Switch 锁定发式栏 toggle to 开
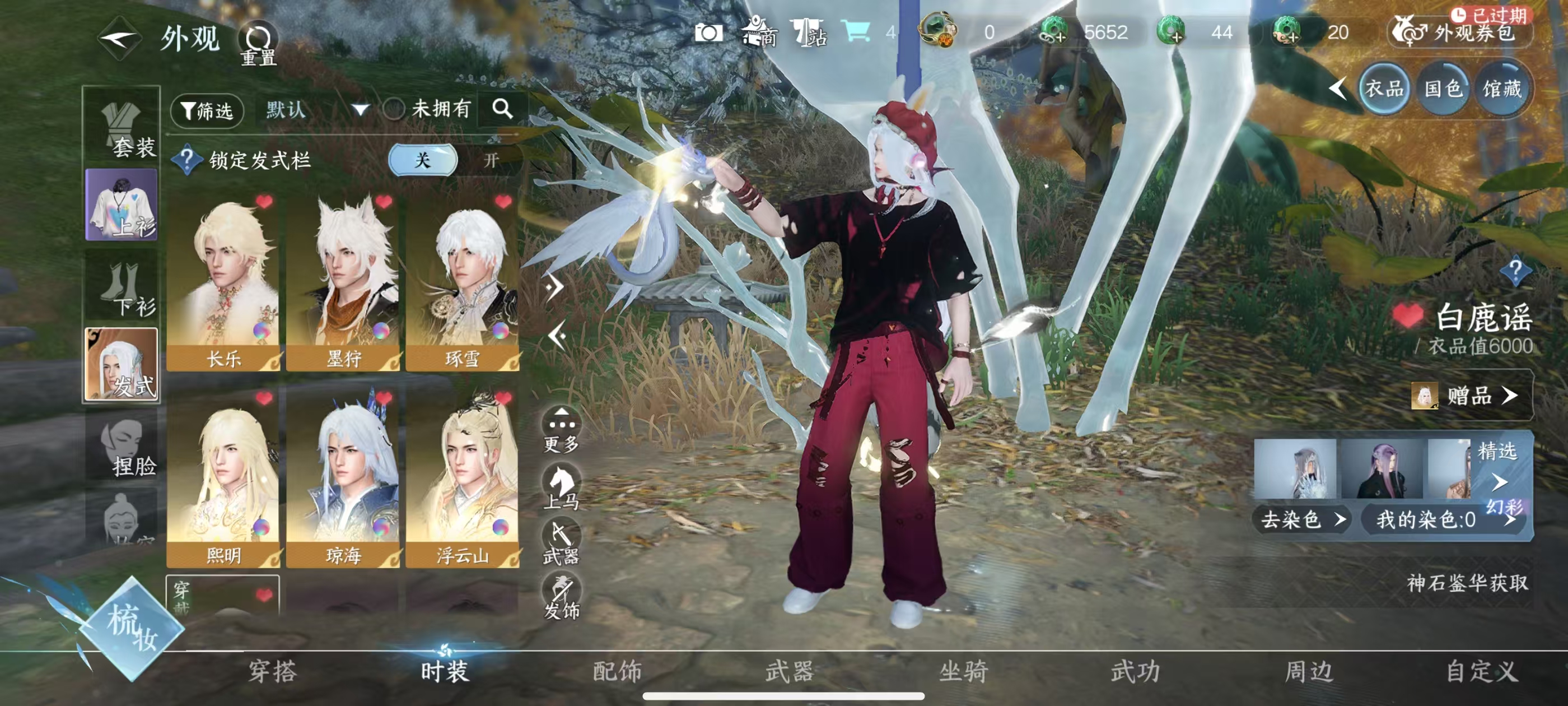Screen dimensions: 1568x706 pos(491,160)
